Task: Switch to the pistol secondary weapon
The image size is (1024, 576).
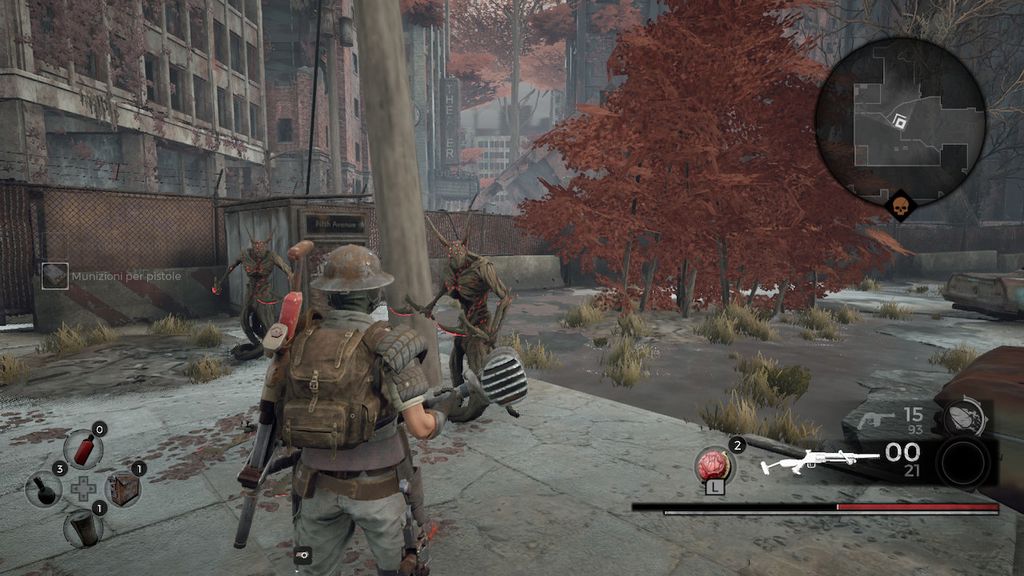Action: click(876, 418)
